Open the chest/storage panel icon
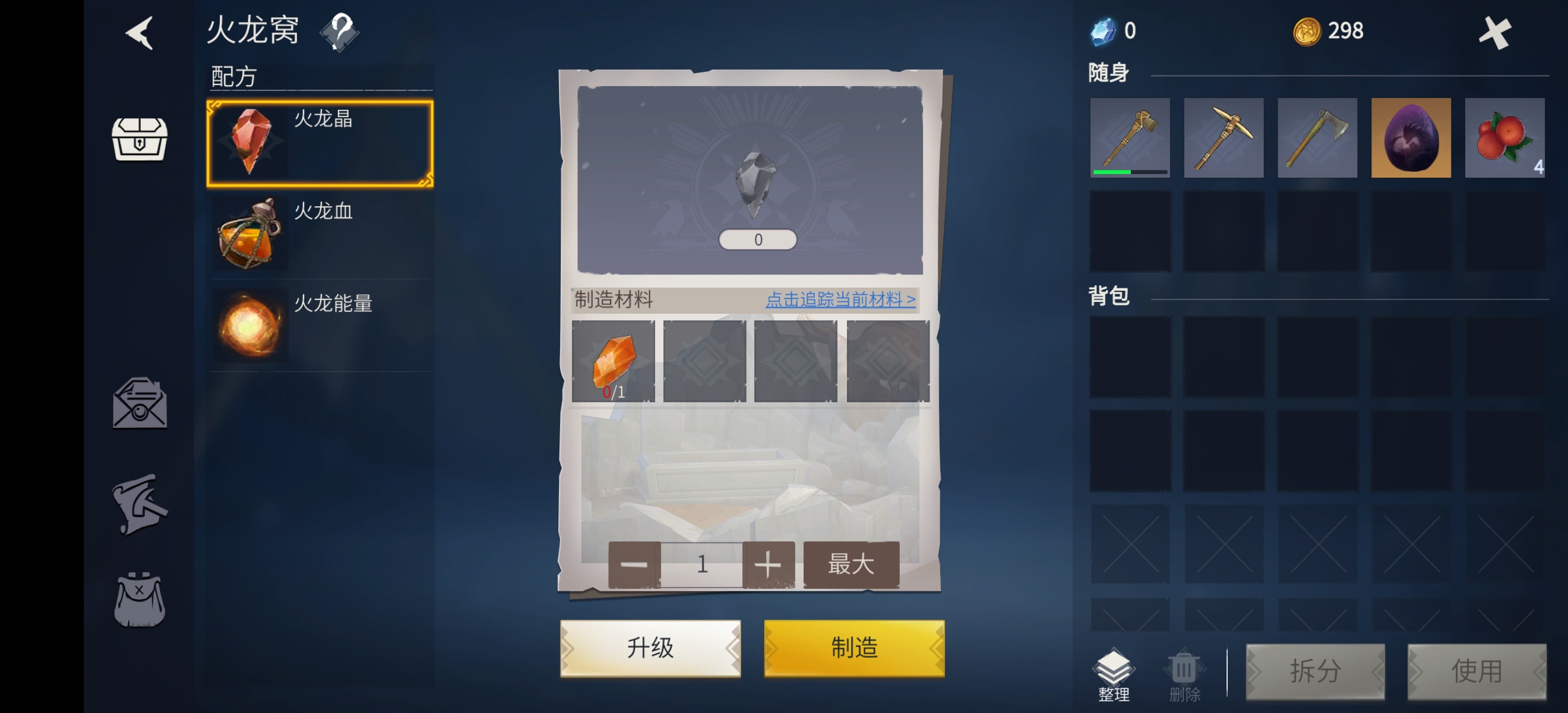The height and width of the screenshot is (713, 1568). coord(139,139)
